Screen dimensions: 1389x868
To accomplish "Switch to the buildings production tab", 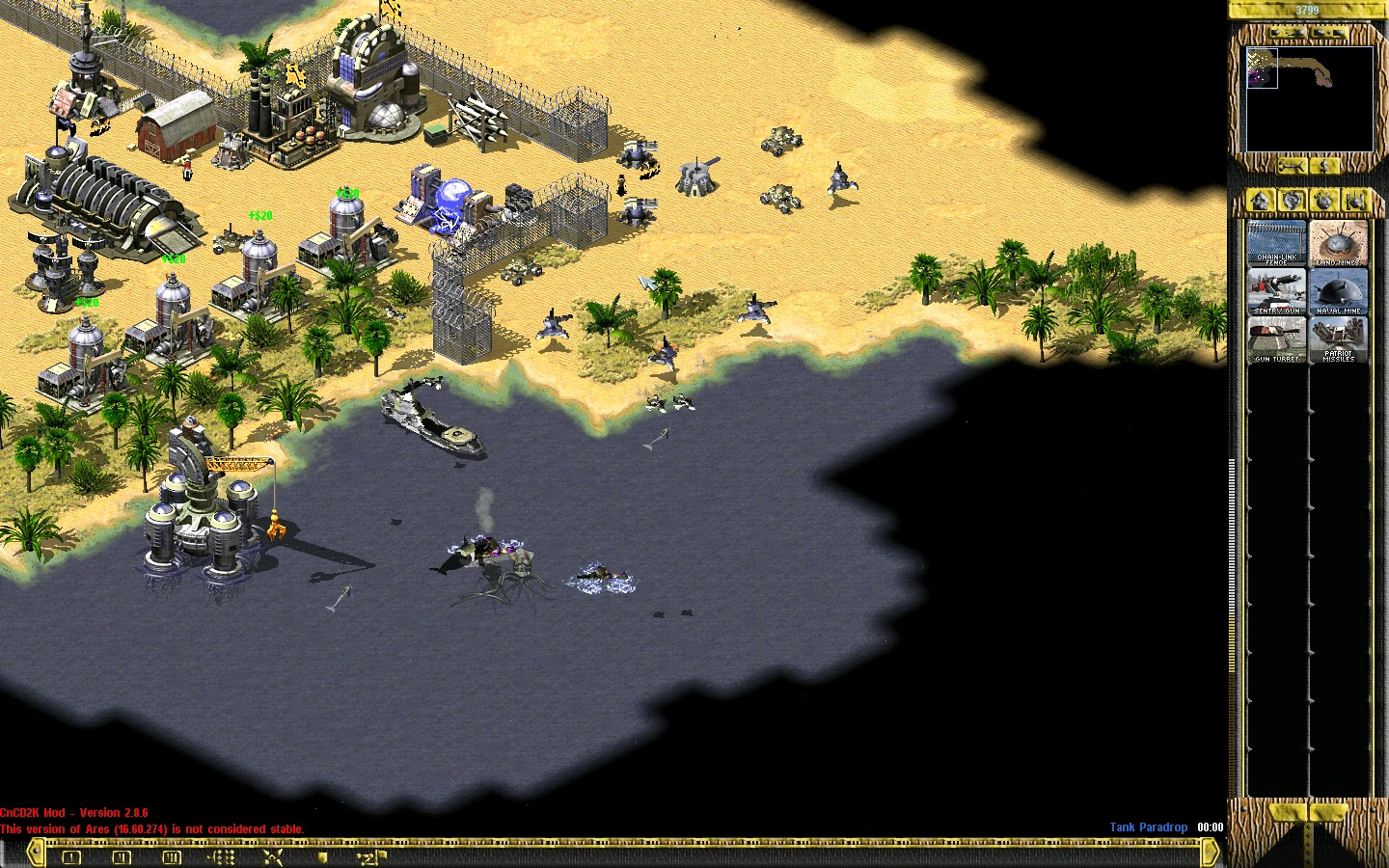I will 1261,201.
